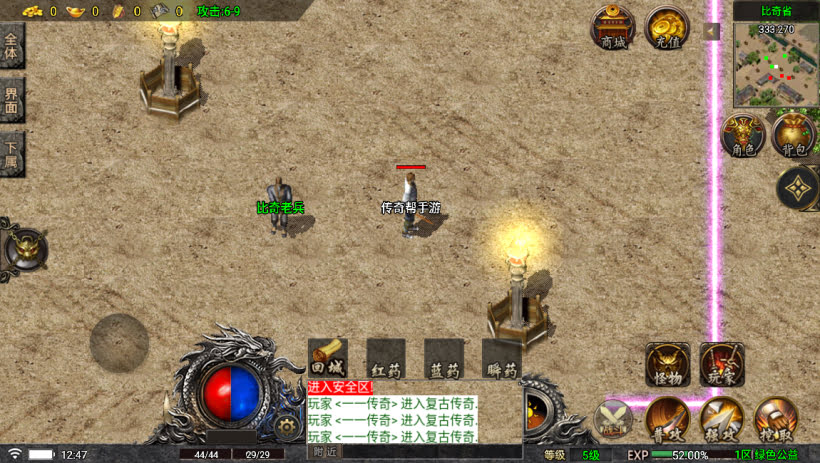
Task: Click the Bichi province minimap
Action: click(776, 64)
